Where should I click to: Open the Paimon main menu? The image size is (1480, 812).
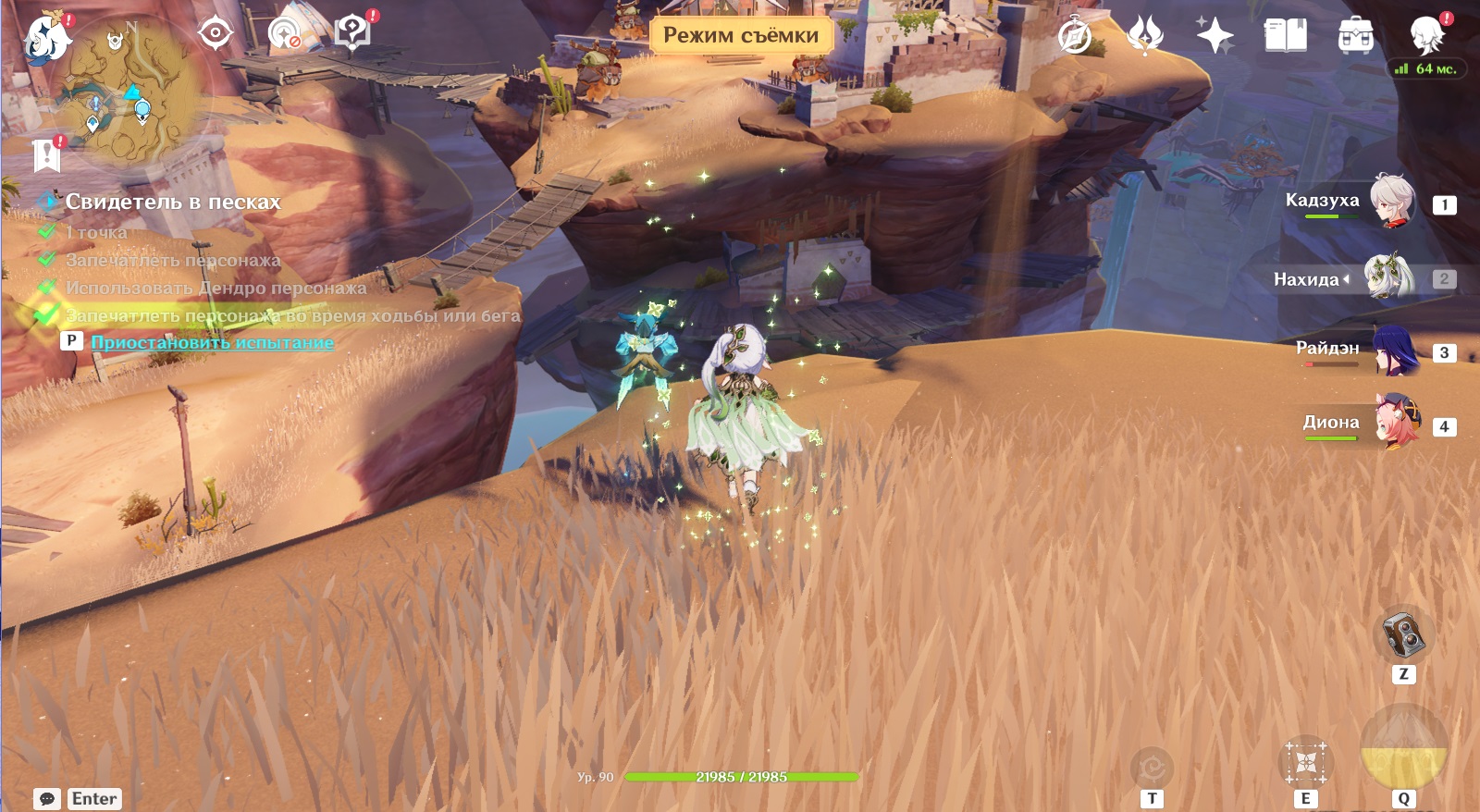(46, 39)
